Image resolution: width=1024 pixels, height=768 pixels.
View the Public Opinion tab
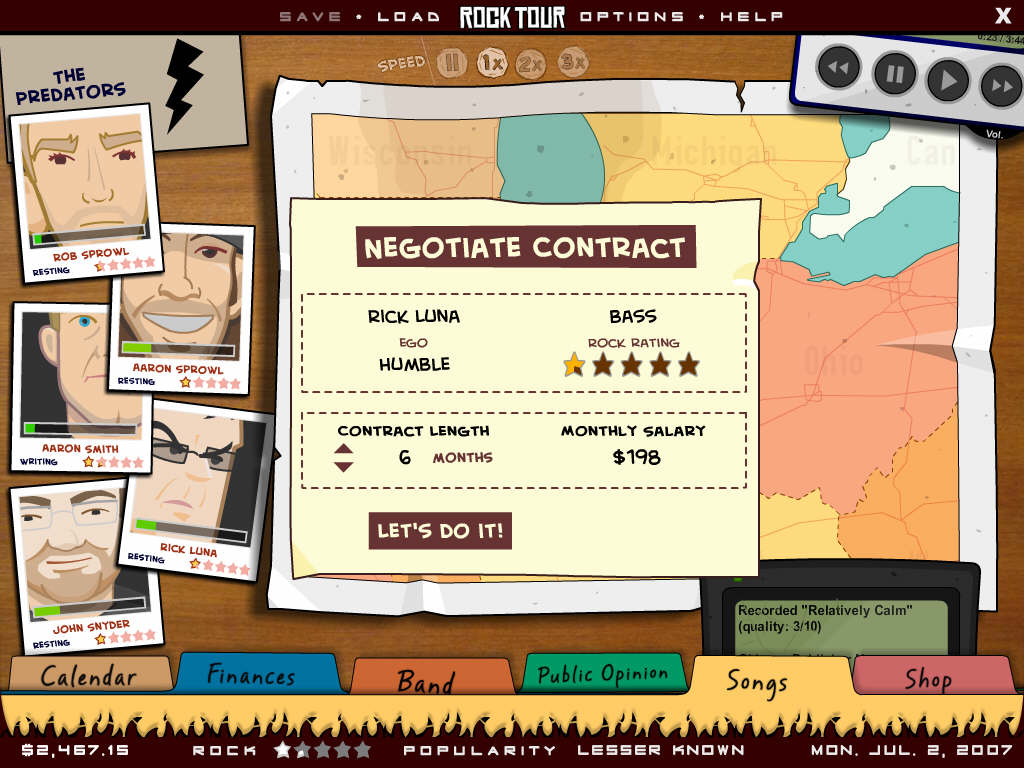(602, 674)
